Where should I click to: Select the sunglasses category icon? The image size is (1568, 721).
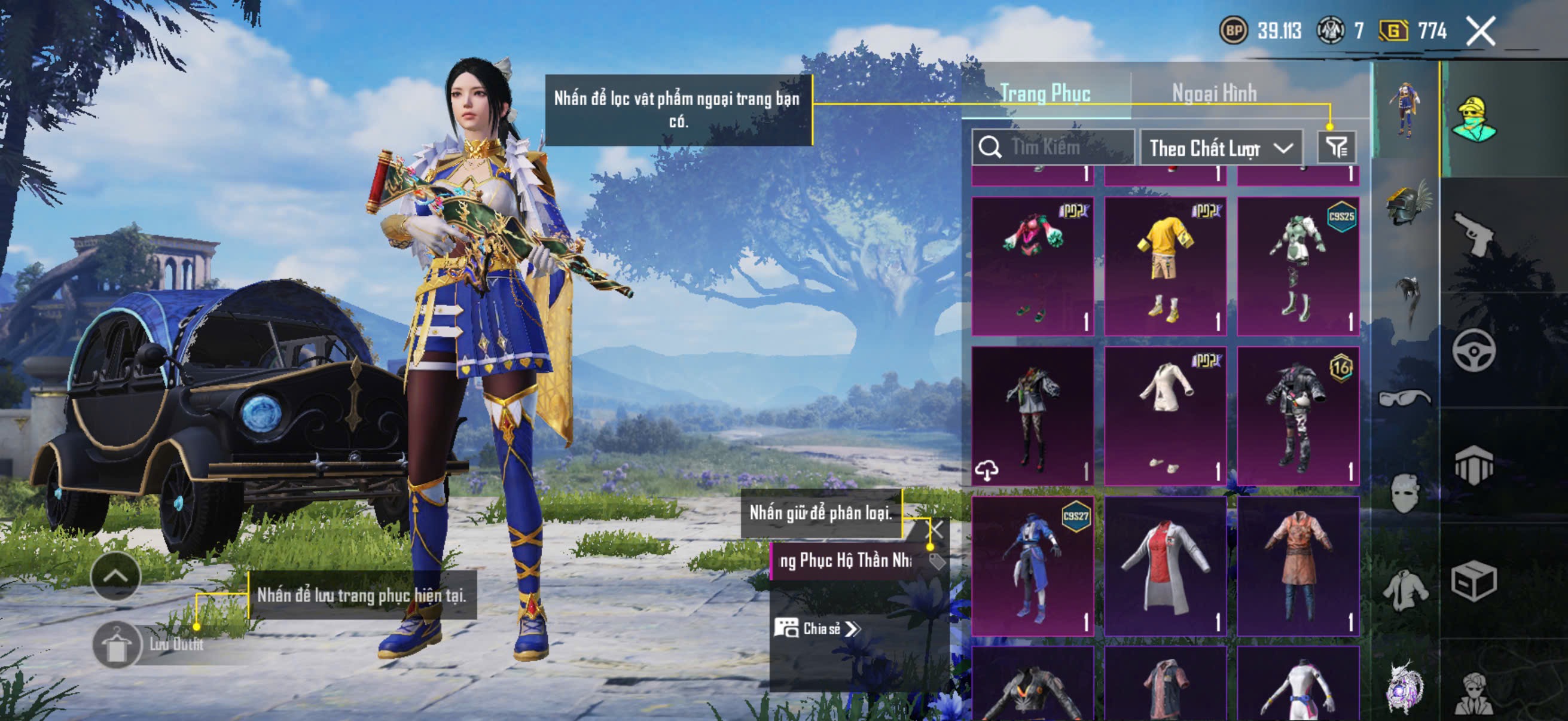coord(1405,399)
